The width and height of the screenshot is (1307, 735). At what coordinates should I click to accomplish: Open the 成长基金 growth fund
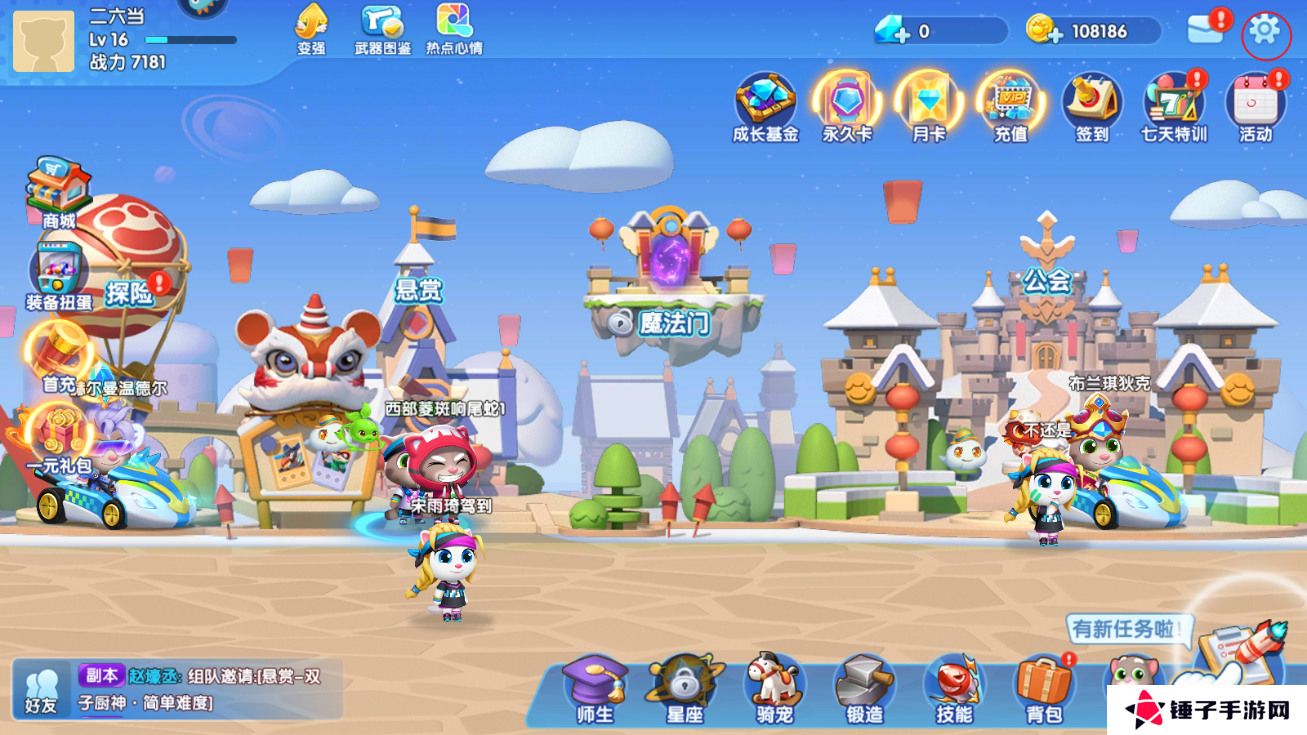point(765,103)
